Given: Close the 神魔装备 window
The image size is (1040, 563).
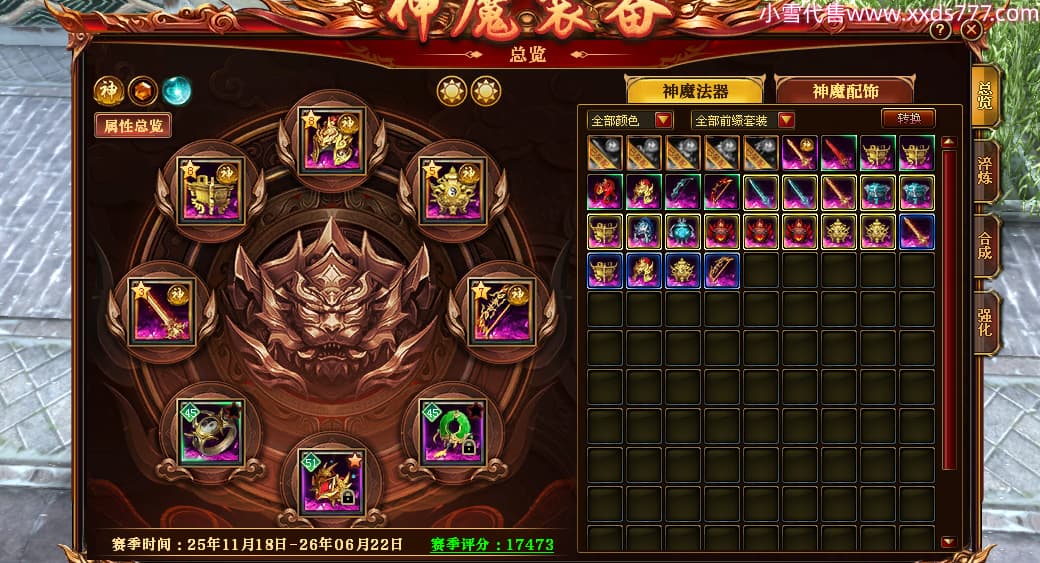Looking at the screenshot, I should point(971,30).
